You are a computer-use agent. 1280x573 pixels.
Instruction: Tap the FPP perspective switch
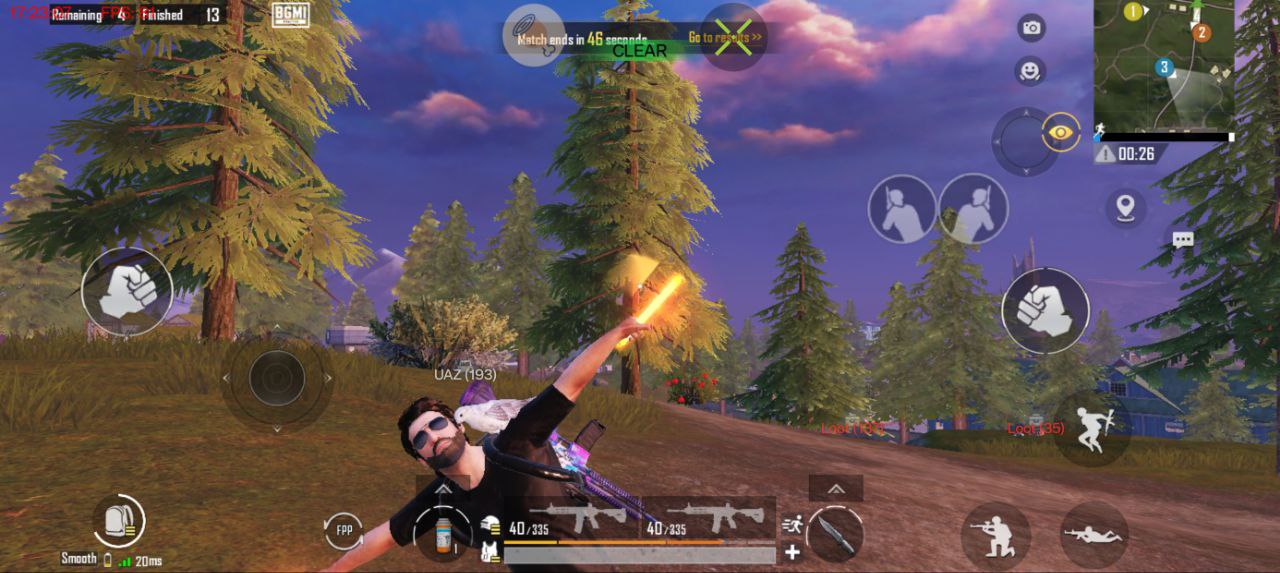click(x=344, y=529)
